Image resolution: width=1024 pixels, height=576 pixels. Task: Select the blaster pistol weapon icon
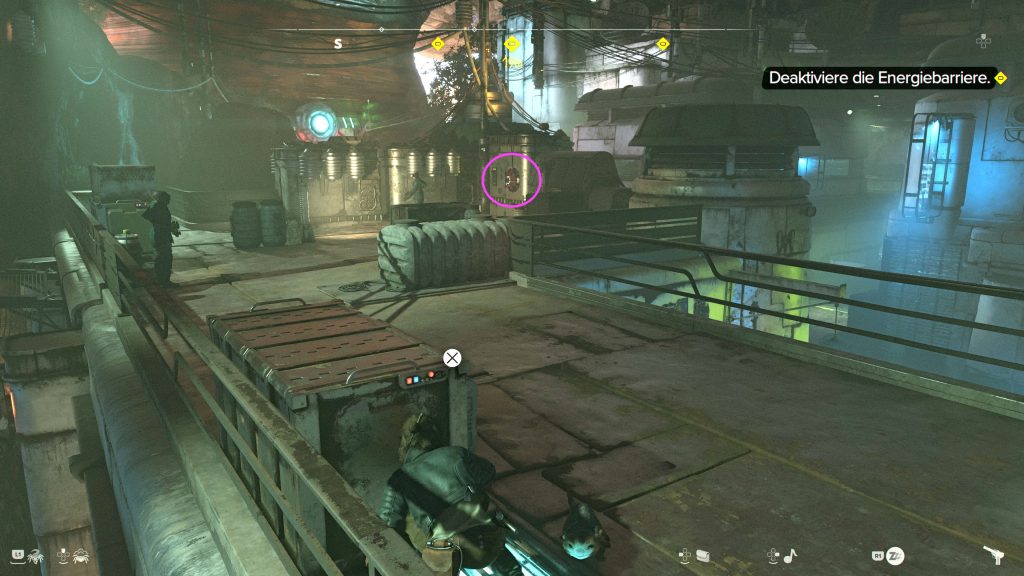[x=994, y=554]
